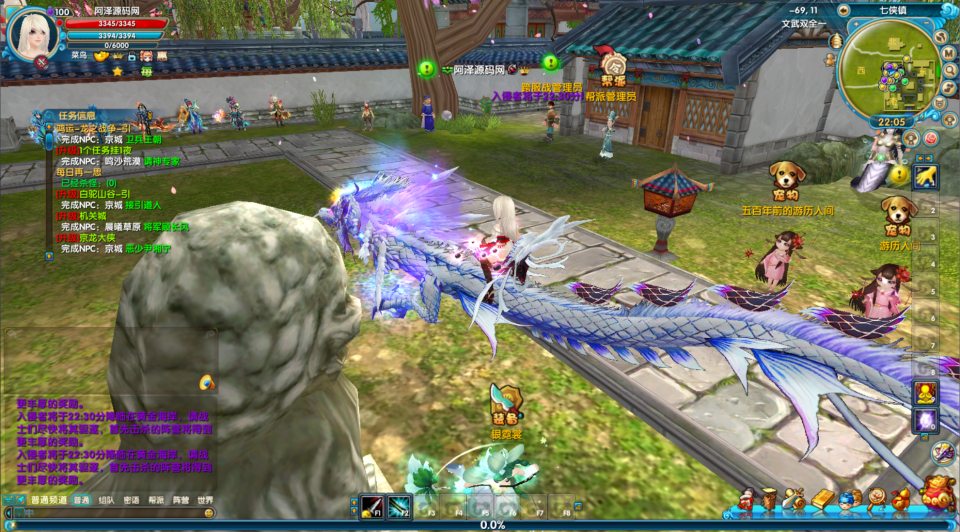Open the golden book icon
960x532 pixels.
coord(822,498)
